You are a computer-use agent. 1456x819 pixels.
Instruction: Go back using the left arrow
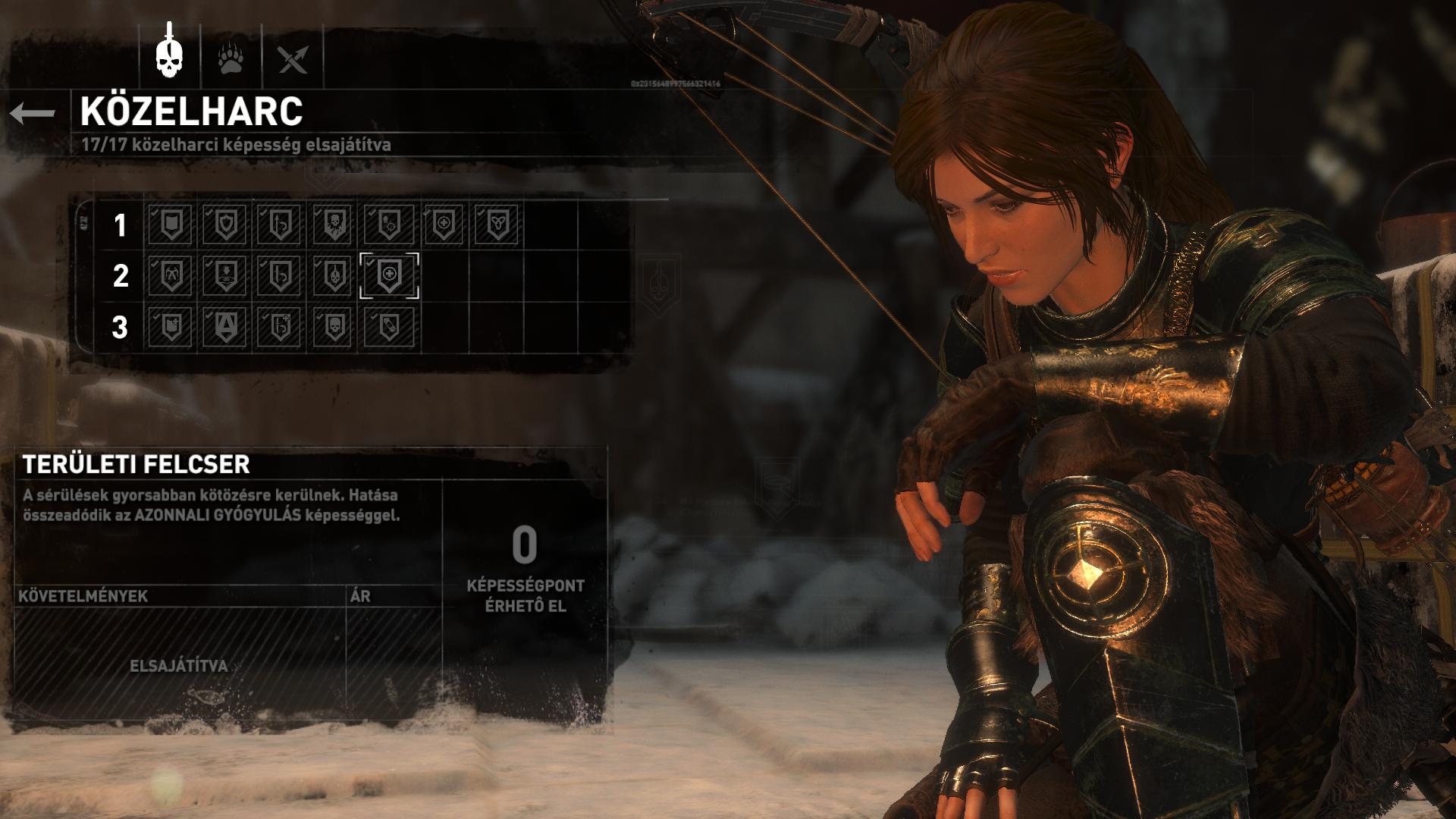pos(33,114)
